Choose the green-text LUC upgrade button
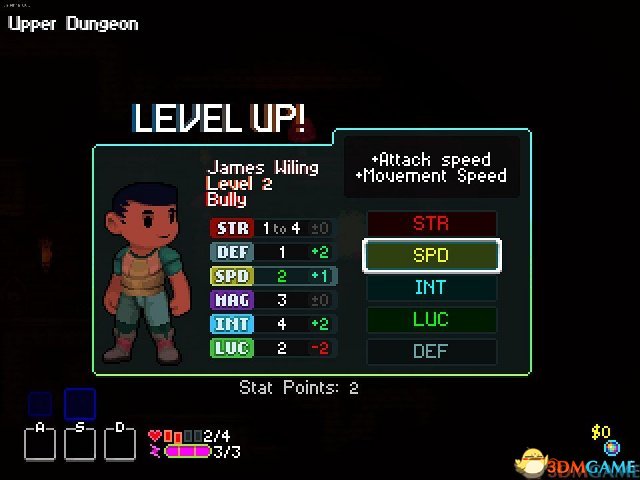This screenshot has height=480, width=640. [431, 320]
